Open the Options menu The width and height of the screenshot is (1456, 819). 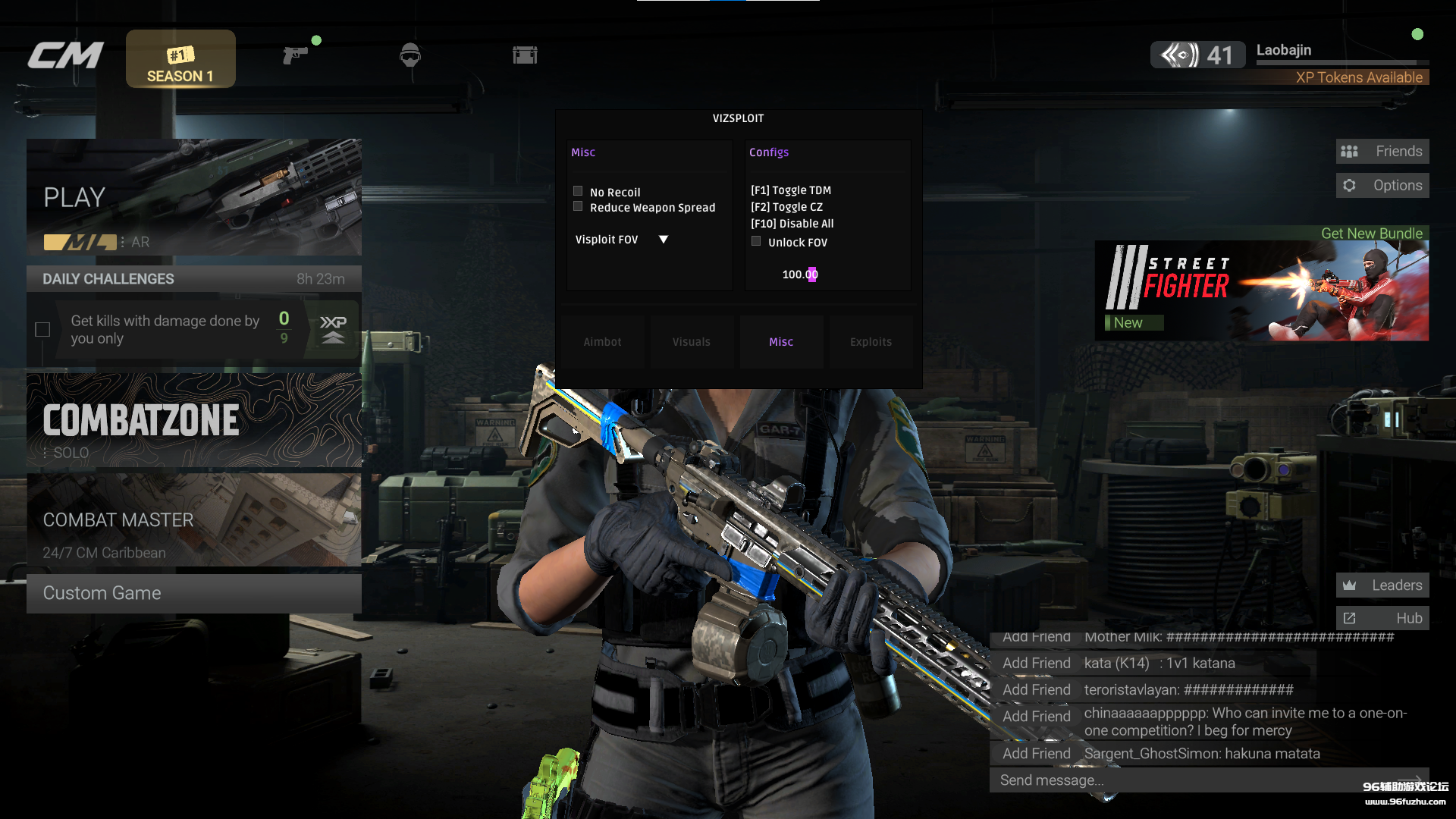(1382, 185)
